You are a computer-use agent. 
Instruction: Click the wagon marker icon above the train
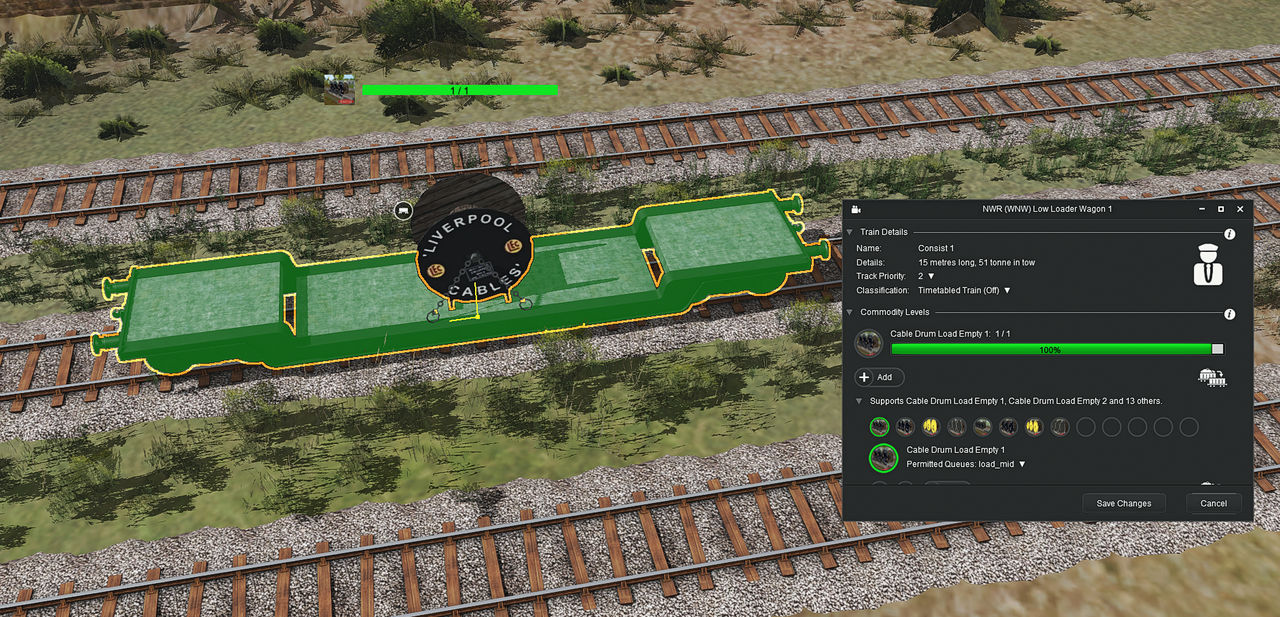click(403, 210)
